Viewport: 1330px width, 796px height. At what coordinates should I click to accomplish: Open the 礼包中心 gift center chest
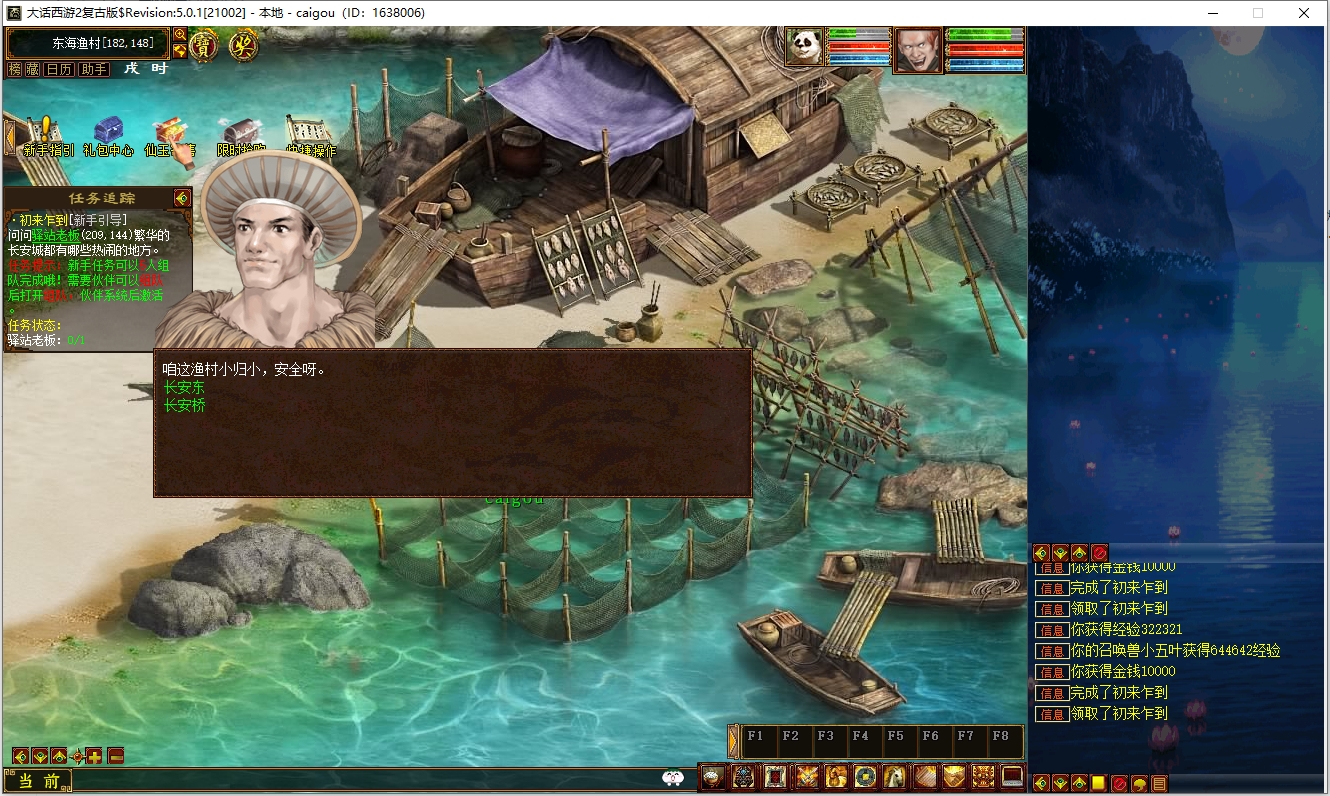coord(108,136)
